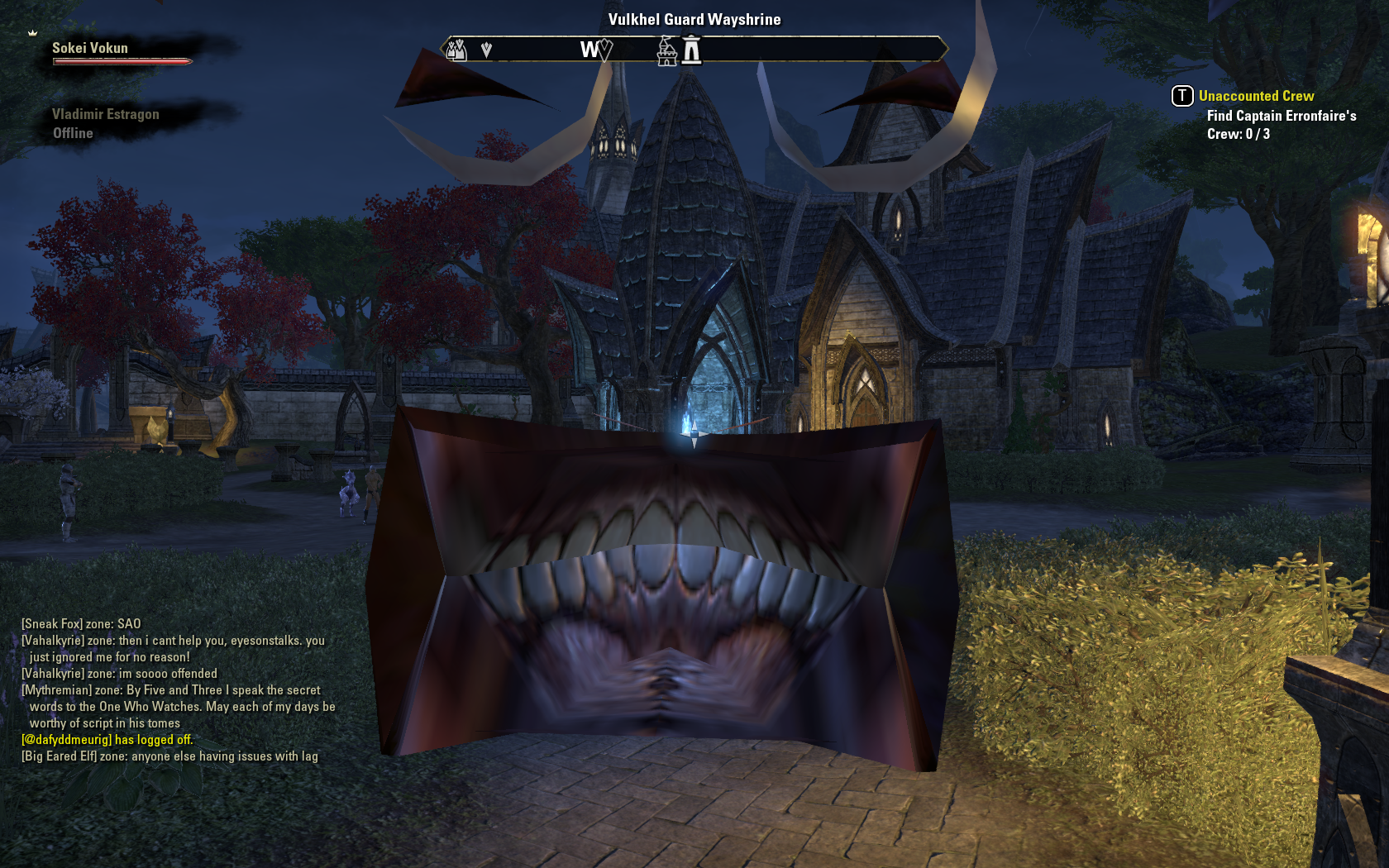Viewport: 1389px width, 868px height.
Task: Select group member Sokei Vokun's frame
Action: point(90,49)
